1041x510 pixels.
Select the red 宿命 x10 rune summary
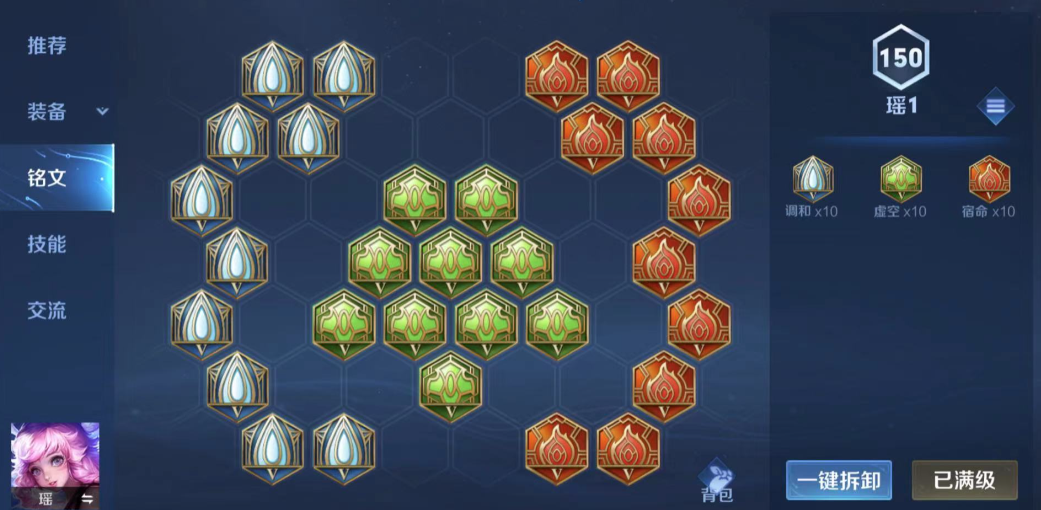989,186
